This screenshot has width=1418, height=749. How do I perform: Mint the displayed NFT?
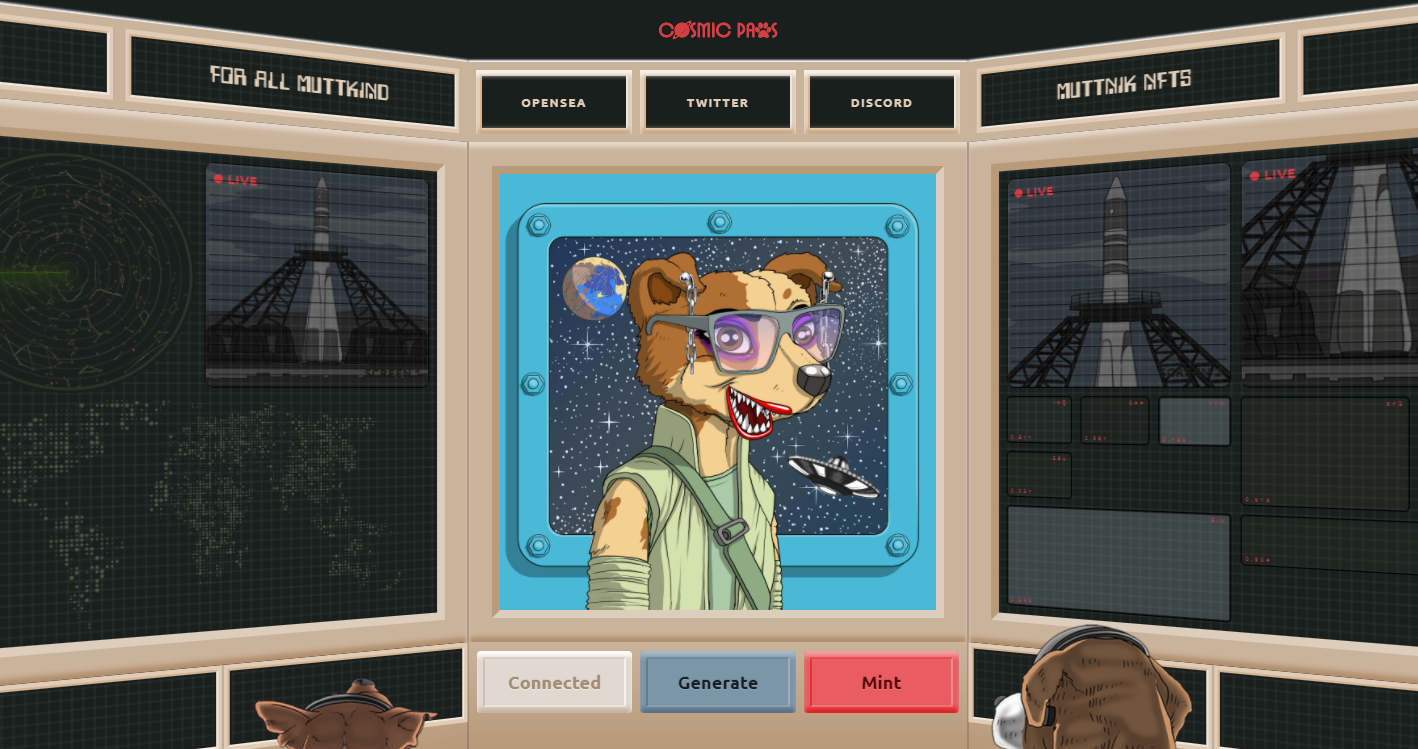click(881, 682)
